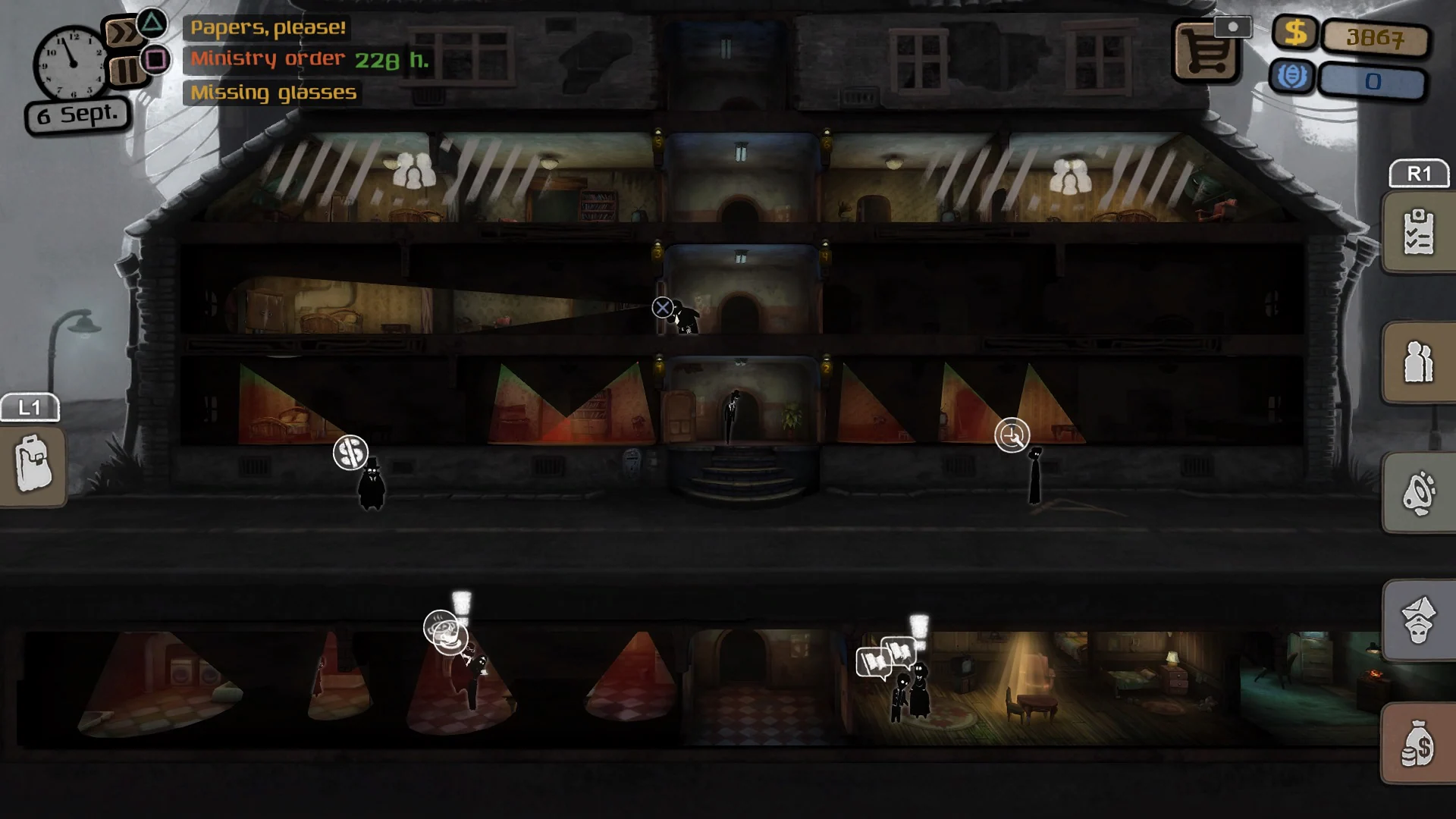1456x819 pixels.
Task: Expand the Missing glasses quest entry
Action: click(273, 93)
